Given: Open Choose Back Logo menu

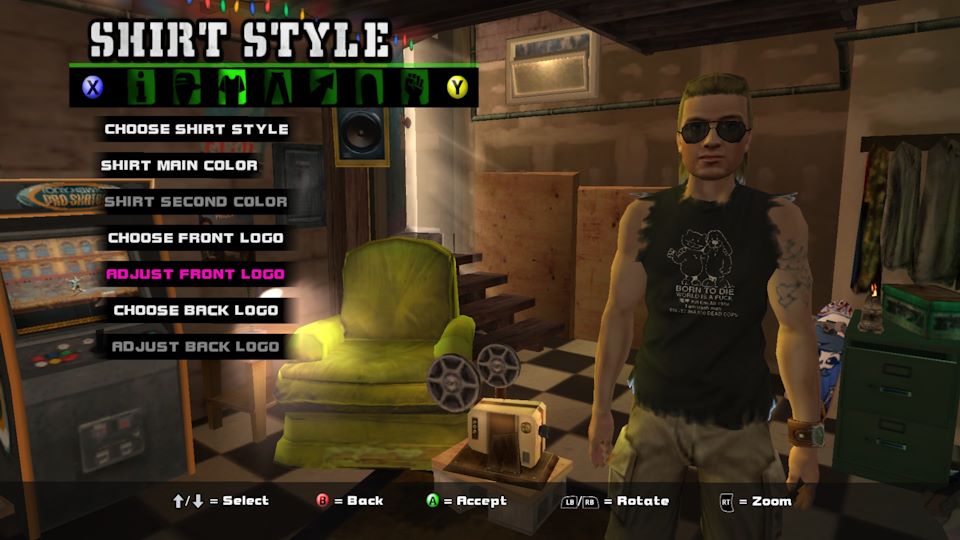Looking at the screenshot, I should (x=196, y=310).
